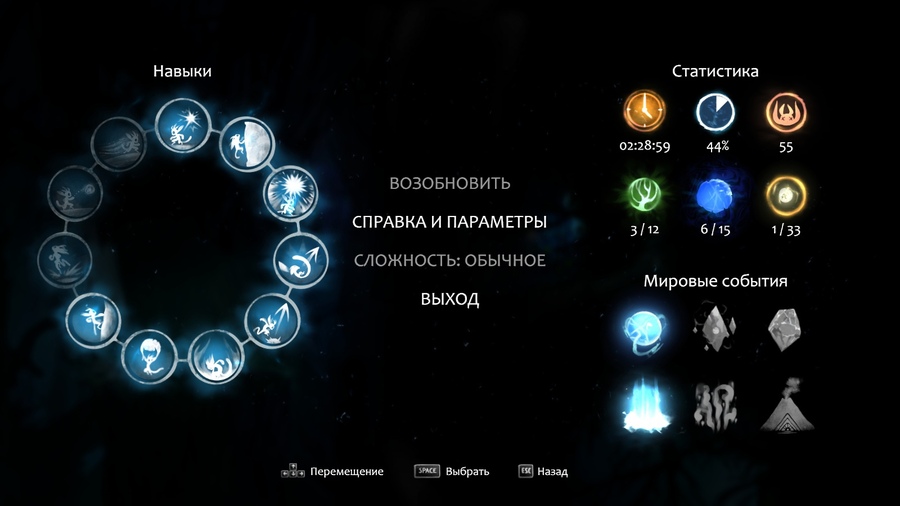The height and width of the screenshot is (506, 900).
Task: Choose the Bash skill with straight arrow
Action: pyautogui.click(x=269, y=320)
